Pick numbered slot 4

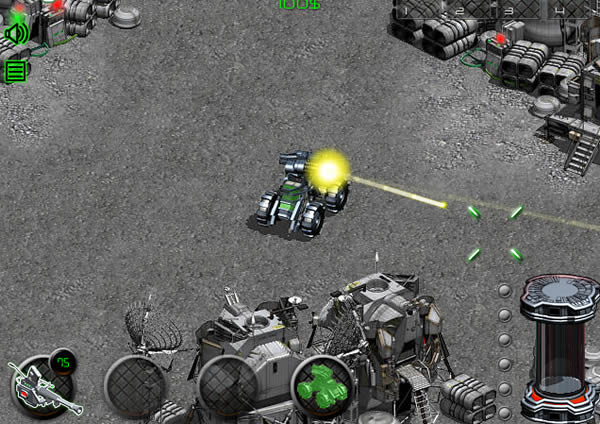[560, 11]
